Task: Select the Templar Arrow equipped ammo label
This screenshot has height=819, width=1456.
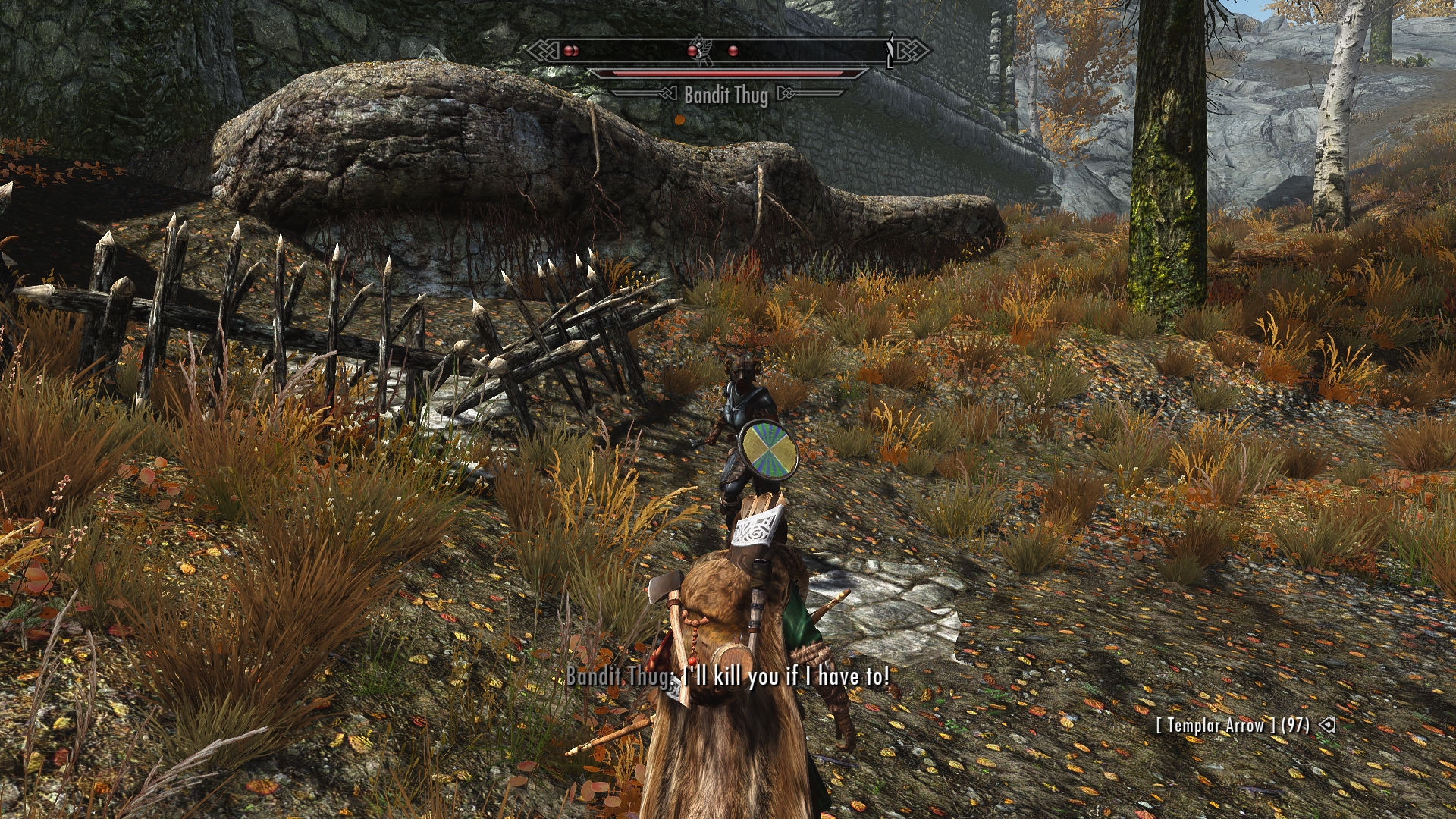Action: 1232,726
